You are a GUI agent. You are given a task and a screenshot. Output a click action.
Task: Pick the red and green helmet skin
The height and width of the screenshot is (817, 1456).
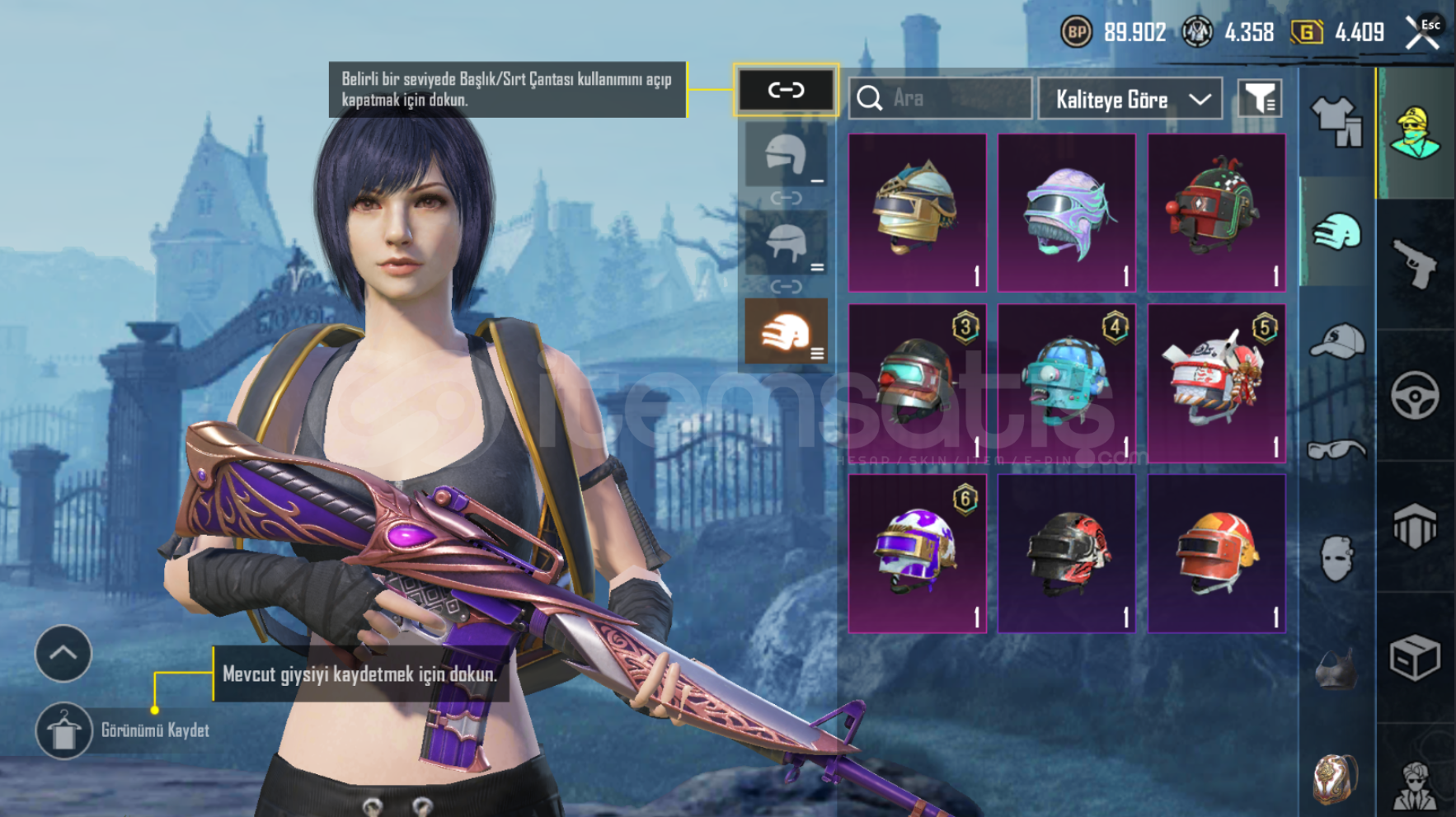point(1216,212)
